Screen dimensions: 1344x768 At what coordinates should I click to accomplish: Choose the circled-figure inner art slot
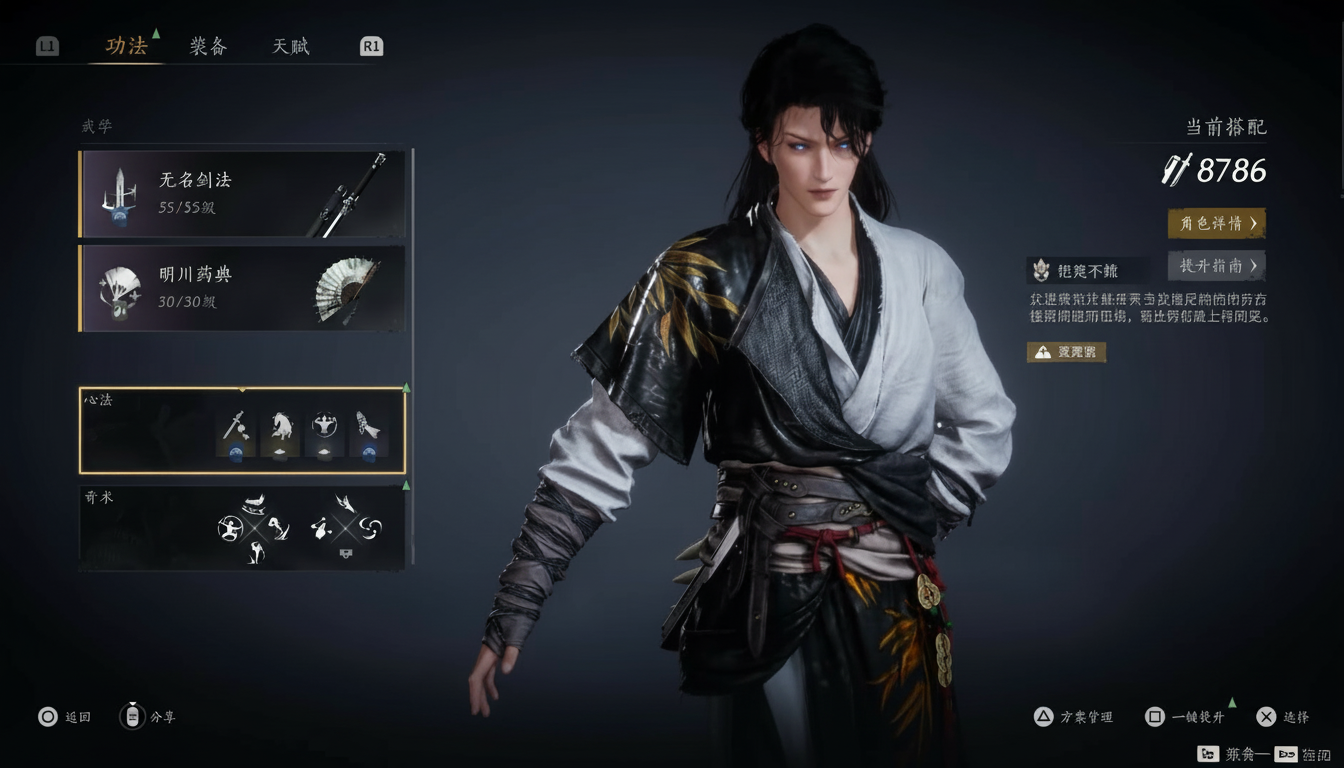click(x=324, y=434)
